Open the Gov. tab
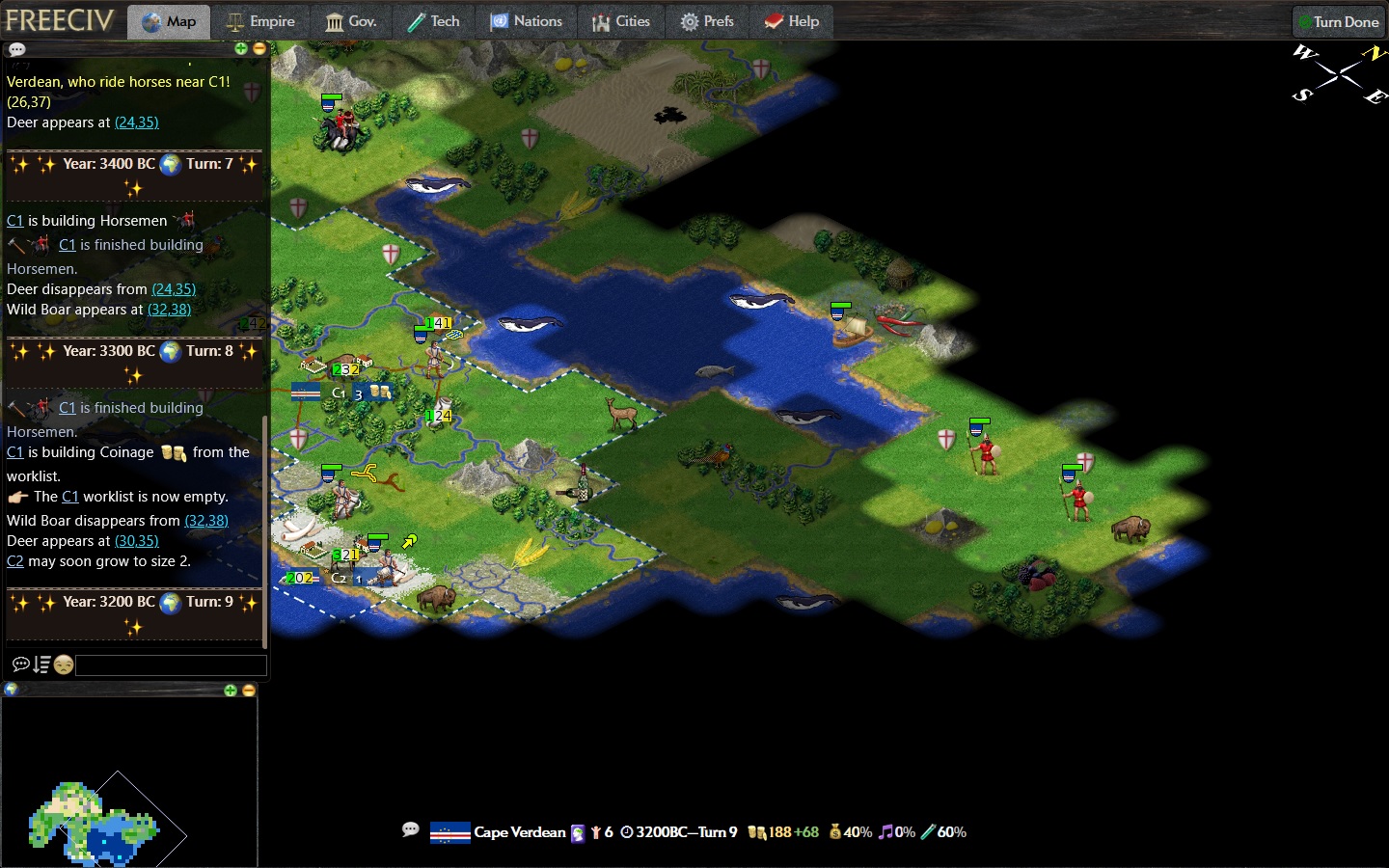 coord(350,21)
